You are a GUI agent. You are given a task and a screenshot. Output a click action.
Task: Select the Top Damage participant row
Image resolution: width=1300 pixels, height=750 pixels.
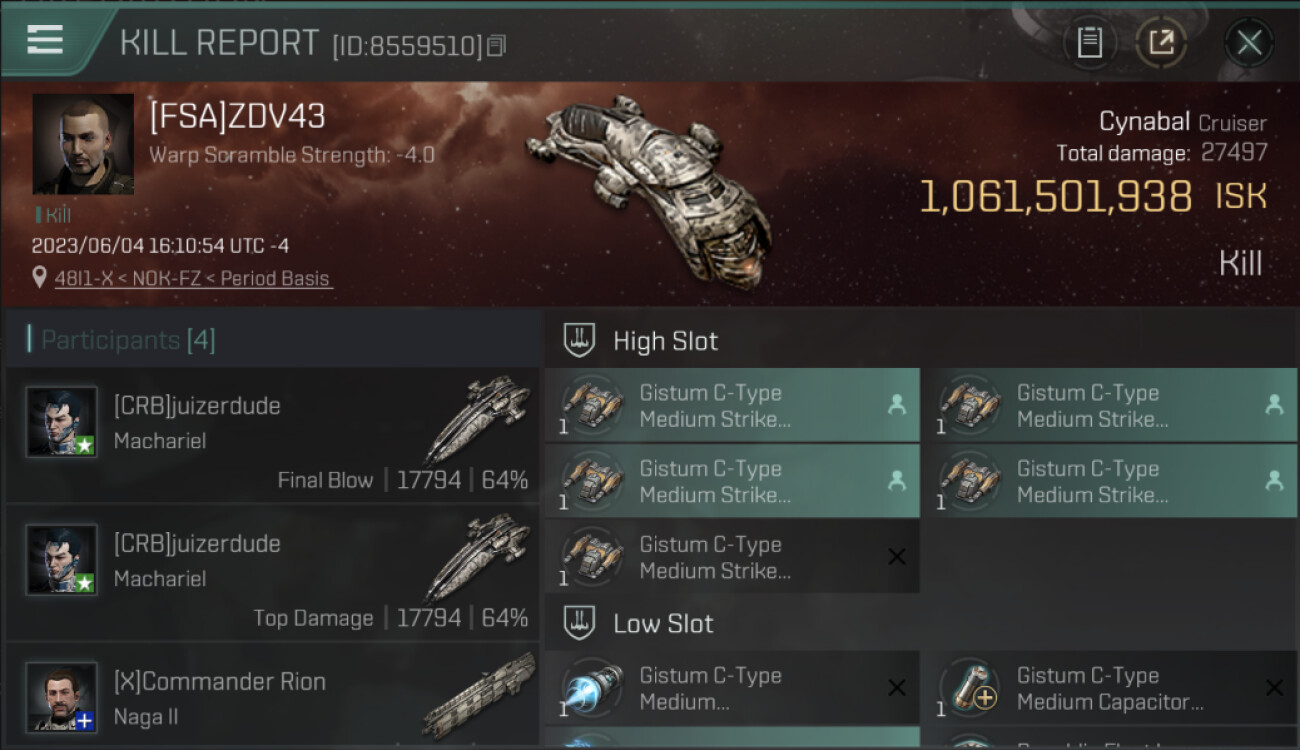pos(272,573)
